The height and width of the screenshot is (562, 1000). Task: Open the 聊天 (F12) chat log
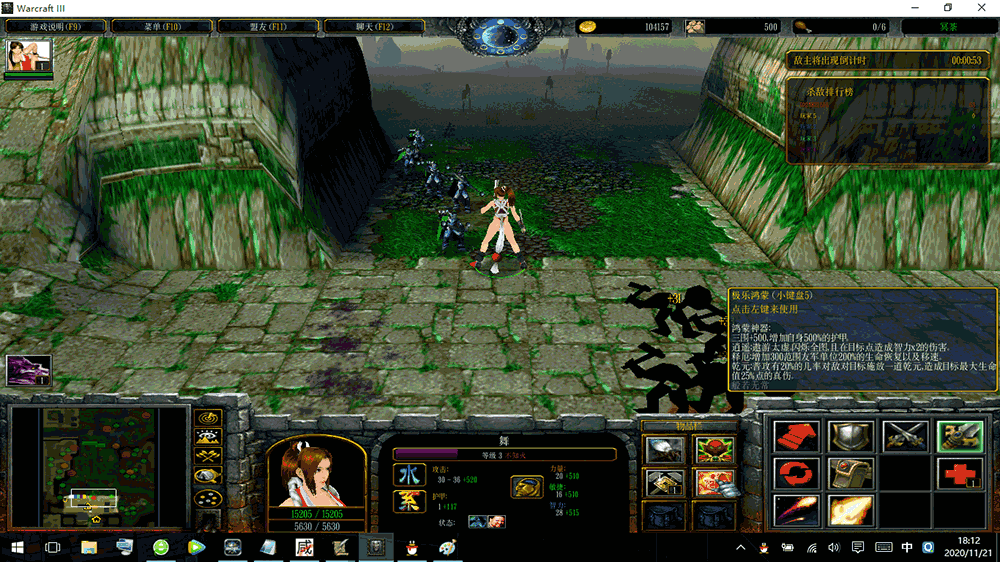pos(371,26)
